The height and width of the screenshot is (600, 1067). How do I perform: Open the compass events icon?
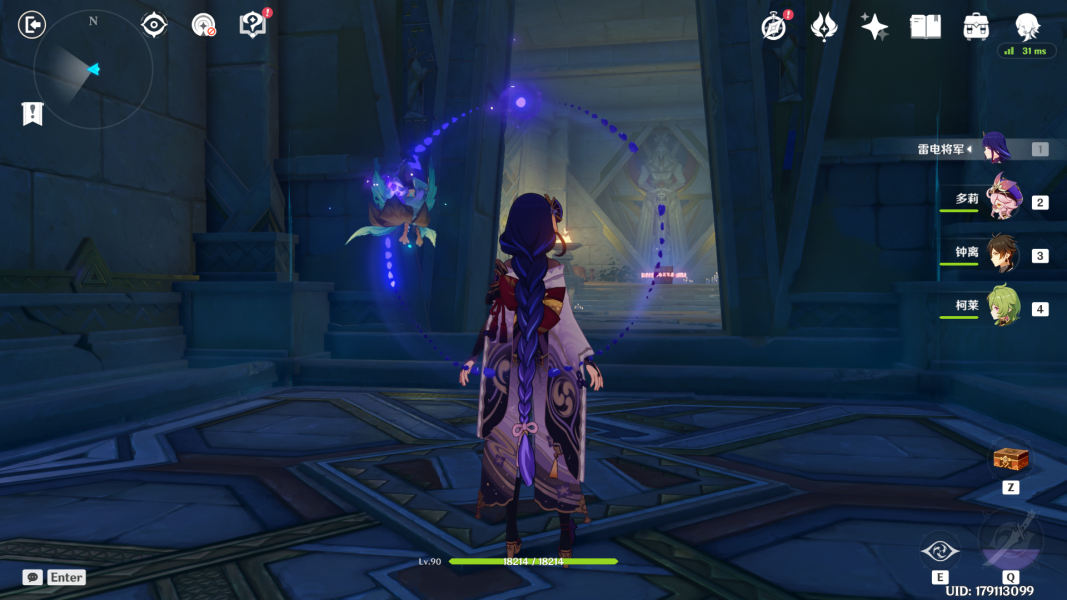(x=773, y=27)
